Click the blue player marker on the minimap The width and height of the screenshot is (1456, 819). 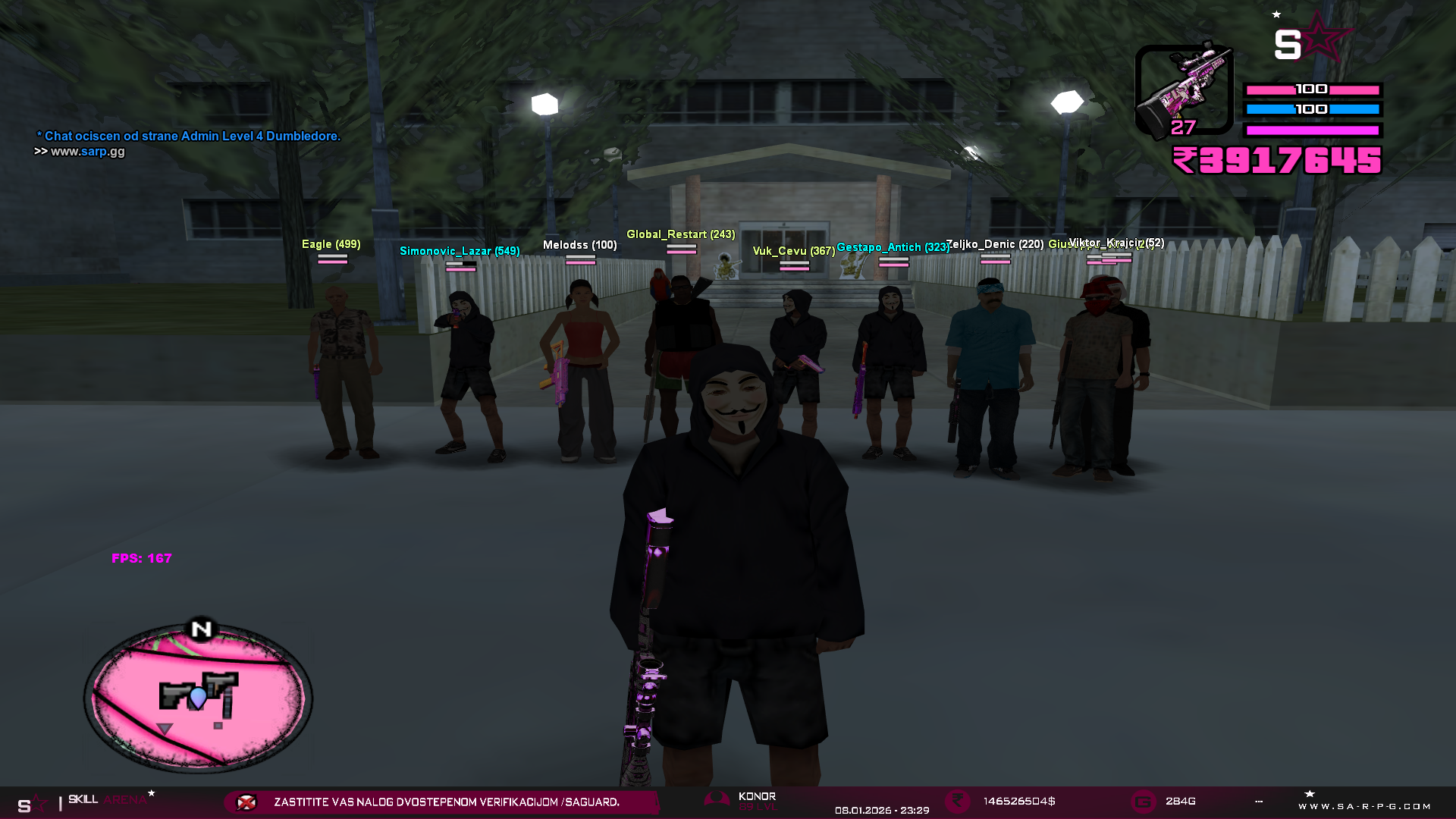(x=198, y=697)
